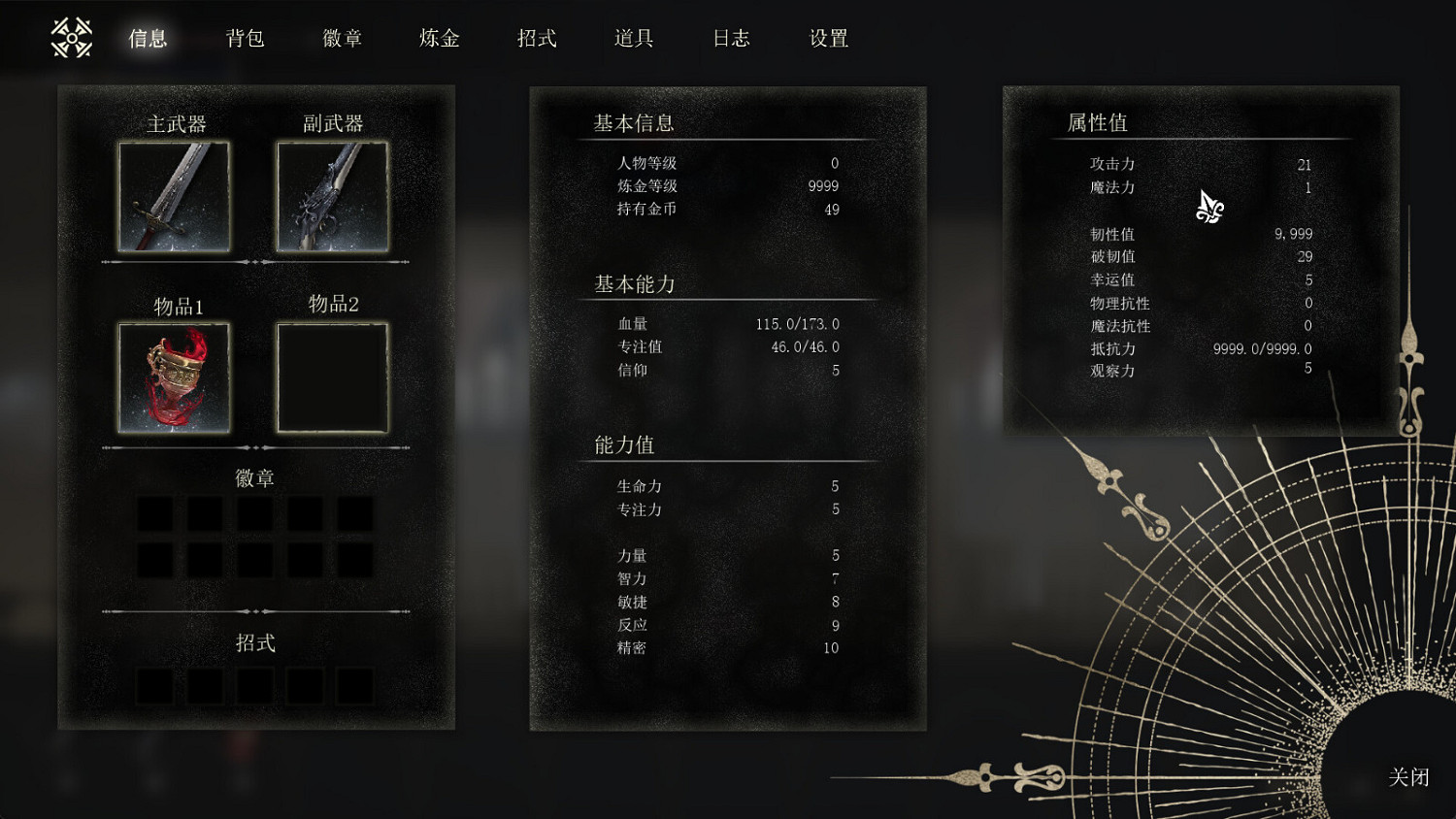This screenshot has width=1456, height=819.
Task: Click the third skill slot under 招式
Action: coord(255,686)
